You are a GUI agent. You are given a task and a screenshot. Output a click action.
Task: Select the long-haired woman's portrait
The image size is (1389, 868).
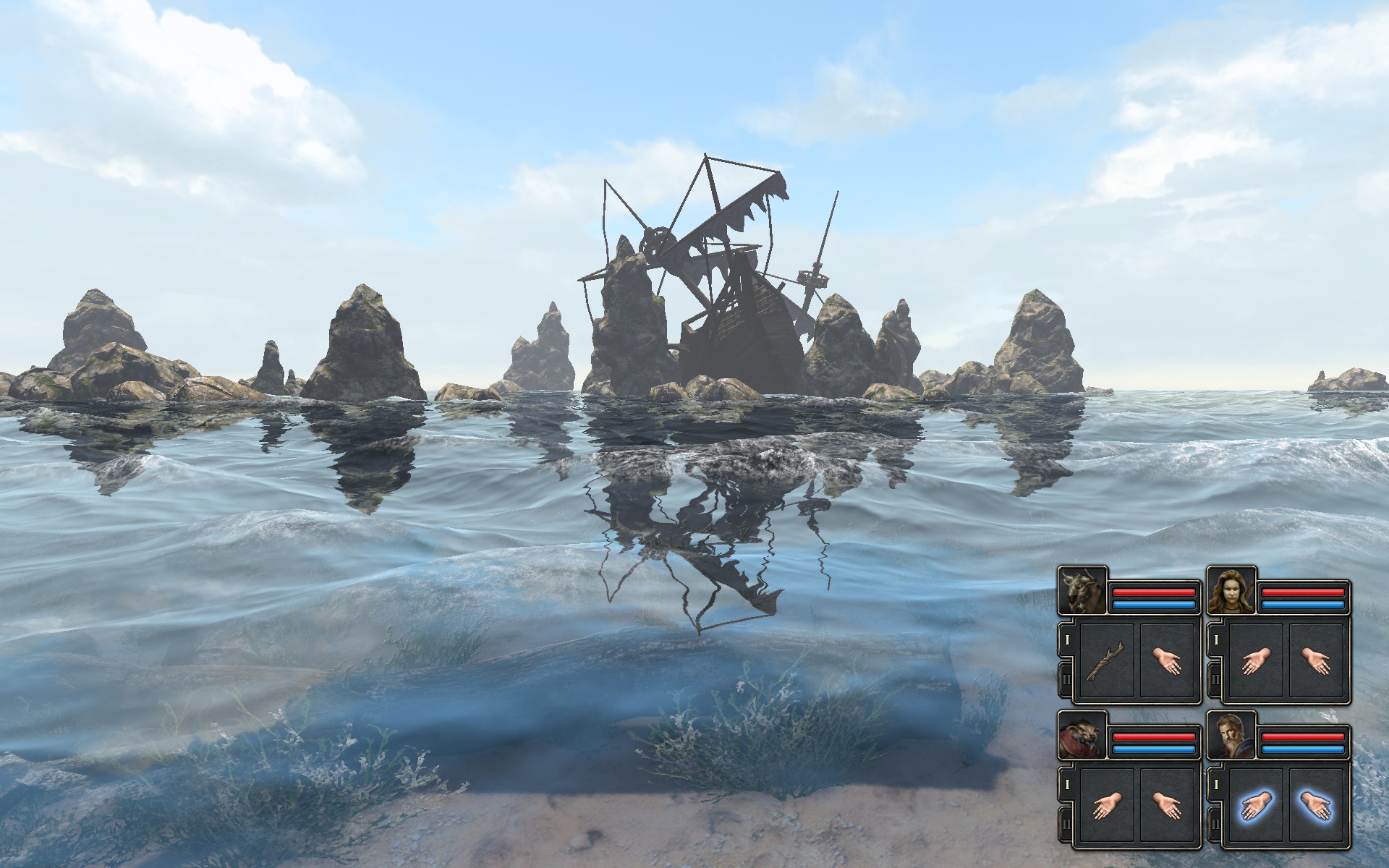pyautogui.click(x=1231, y=590)
